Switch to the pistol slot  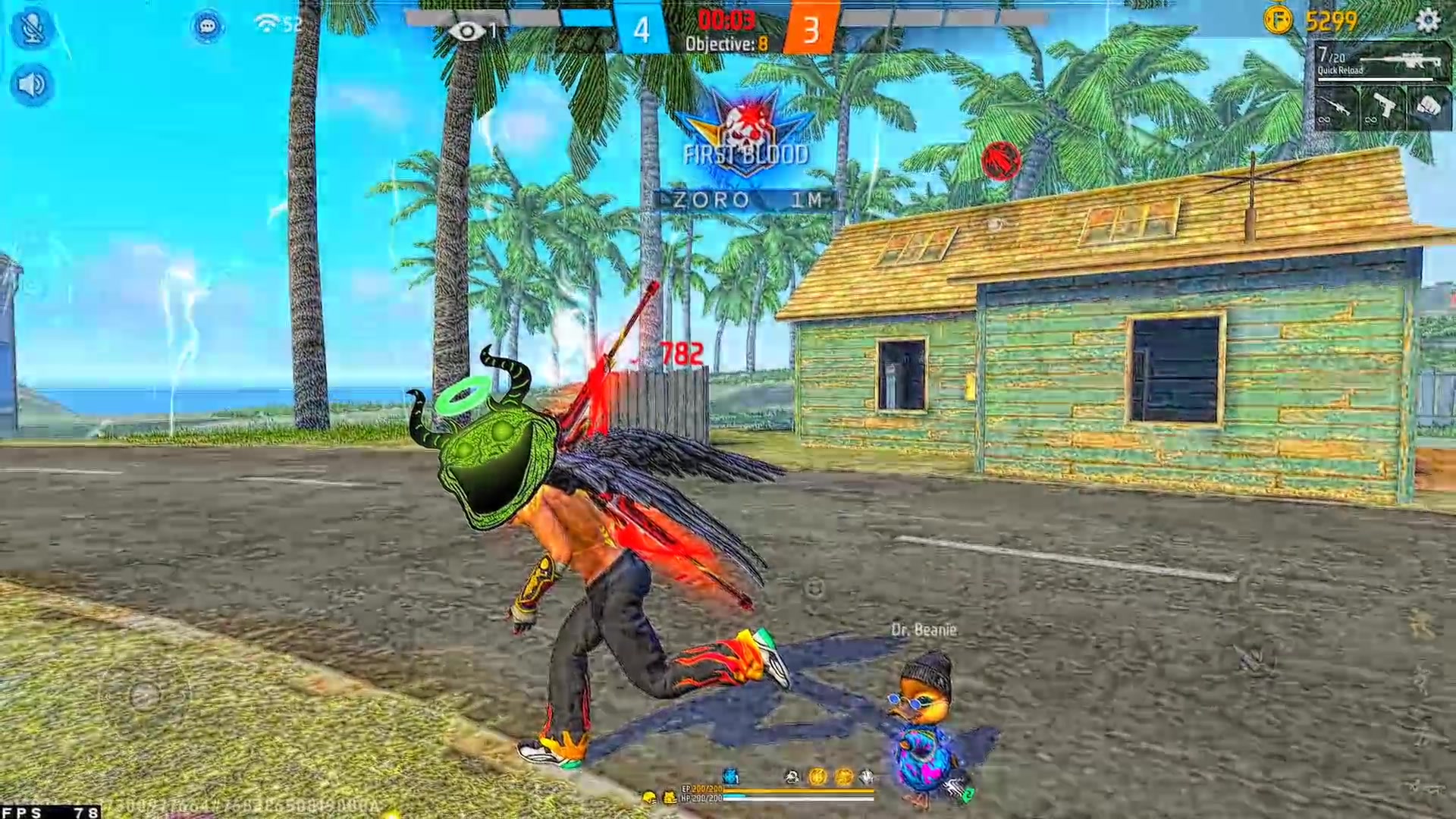click(x=1382, y=108)
